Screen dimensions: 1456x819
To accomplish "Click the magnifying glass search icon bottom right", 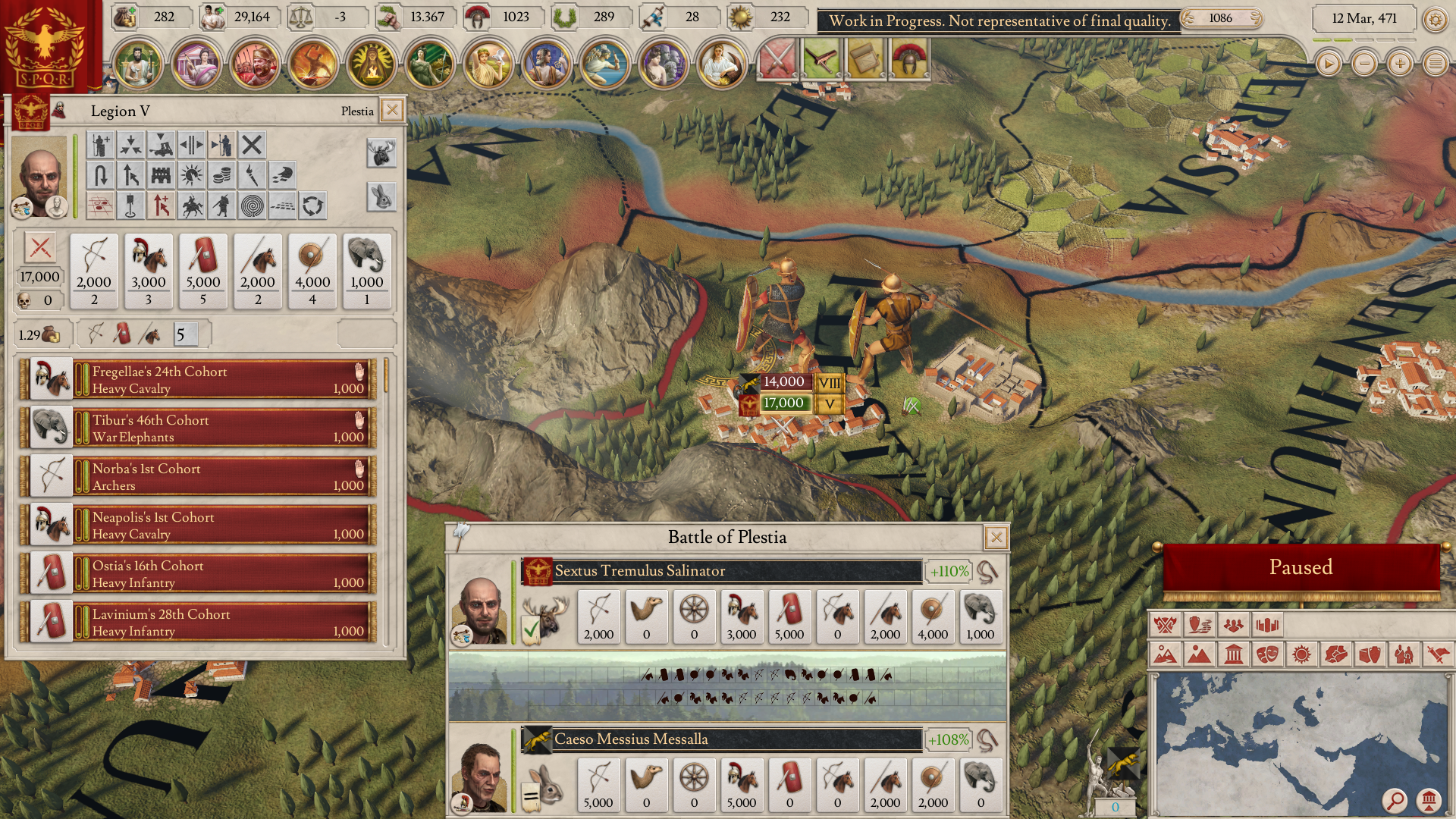I will click(1394, 801).
